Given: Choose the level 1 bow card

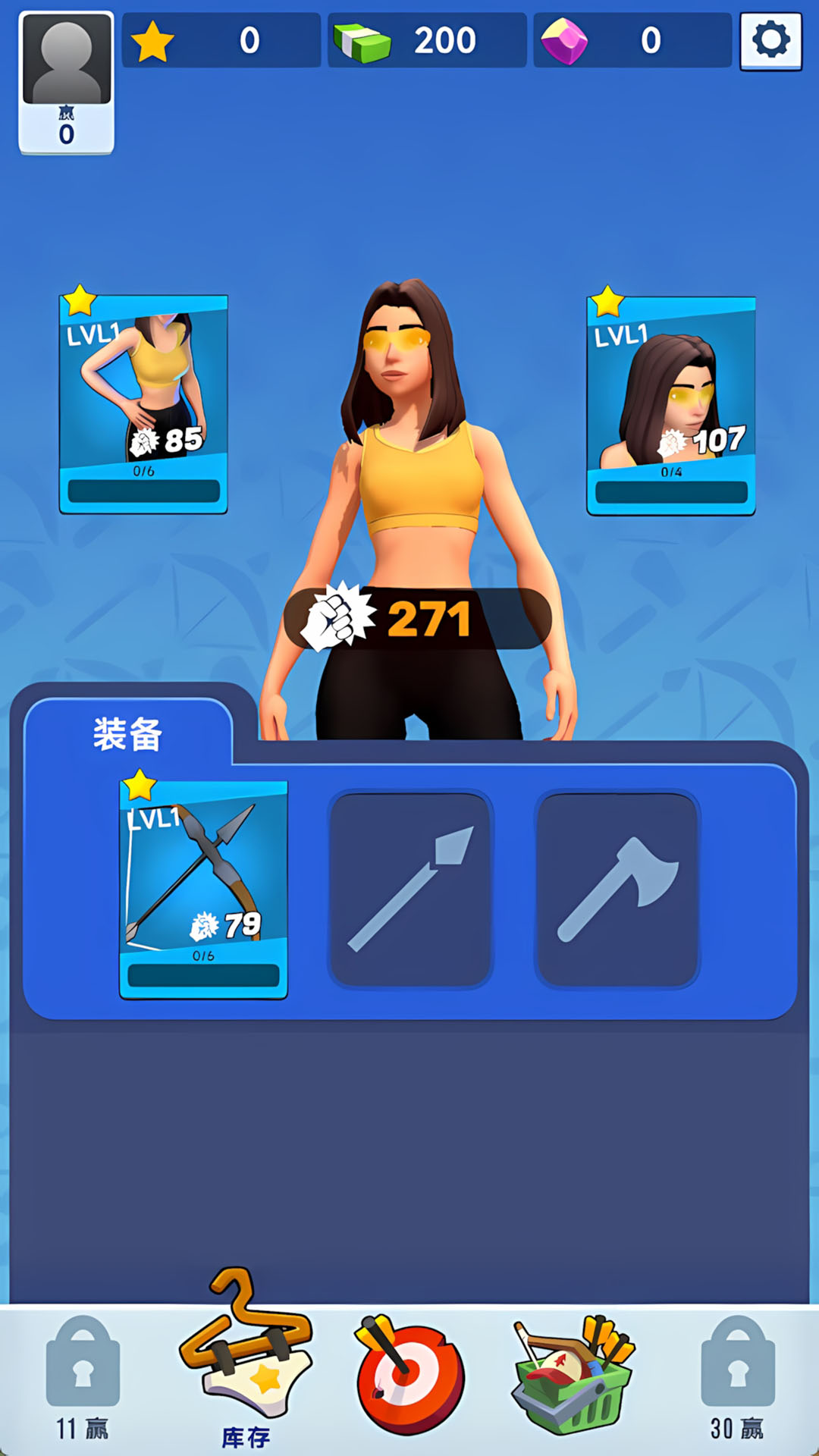Looking at the screenshot, I should [203, 889].
